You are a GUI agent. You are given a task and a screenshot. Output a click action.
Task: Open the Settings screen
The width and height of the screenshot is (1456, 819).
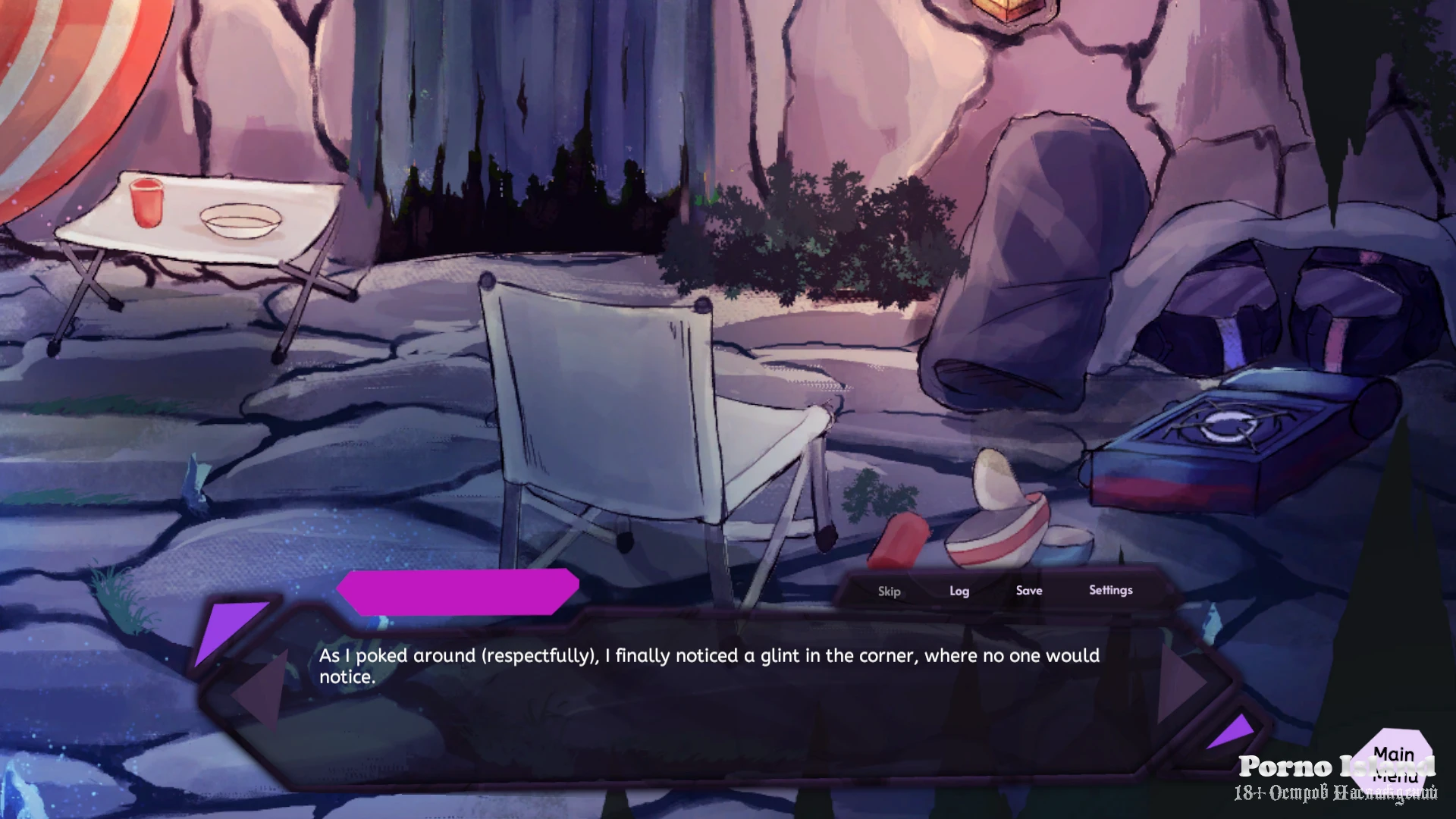1110,590
